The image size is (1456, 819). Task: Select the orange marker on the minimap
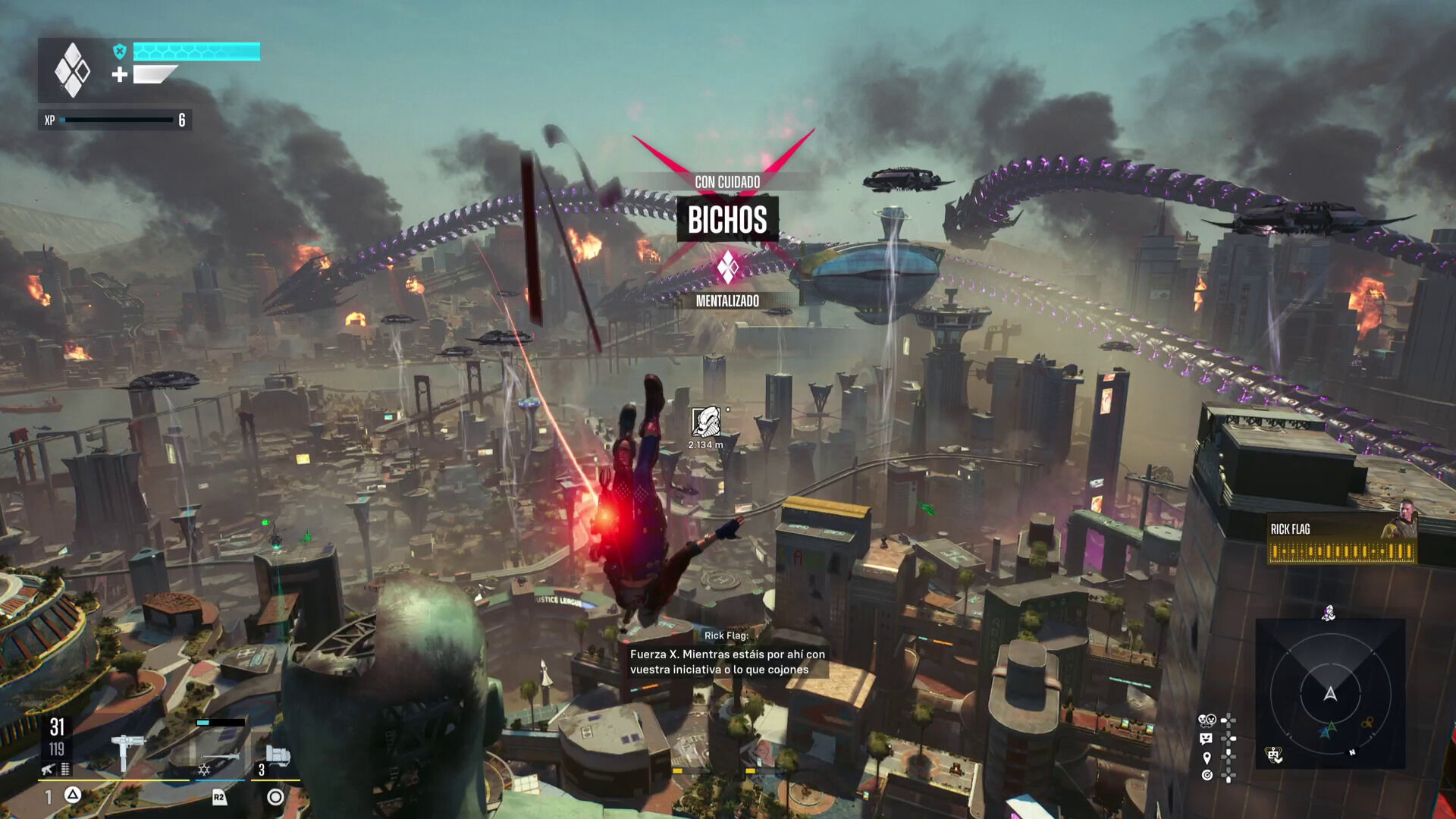tap(1367, 723)
